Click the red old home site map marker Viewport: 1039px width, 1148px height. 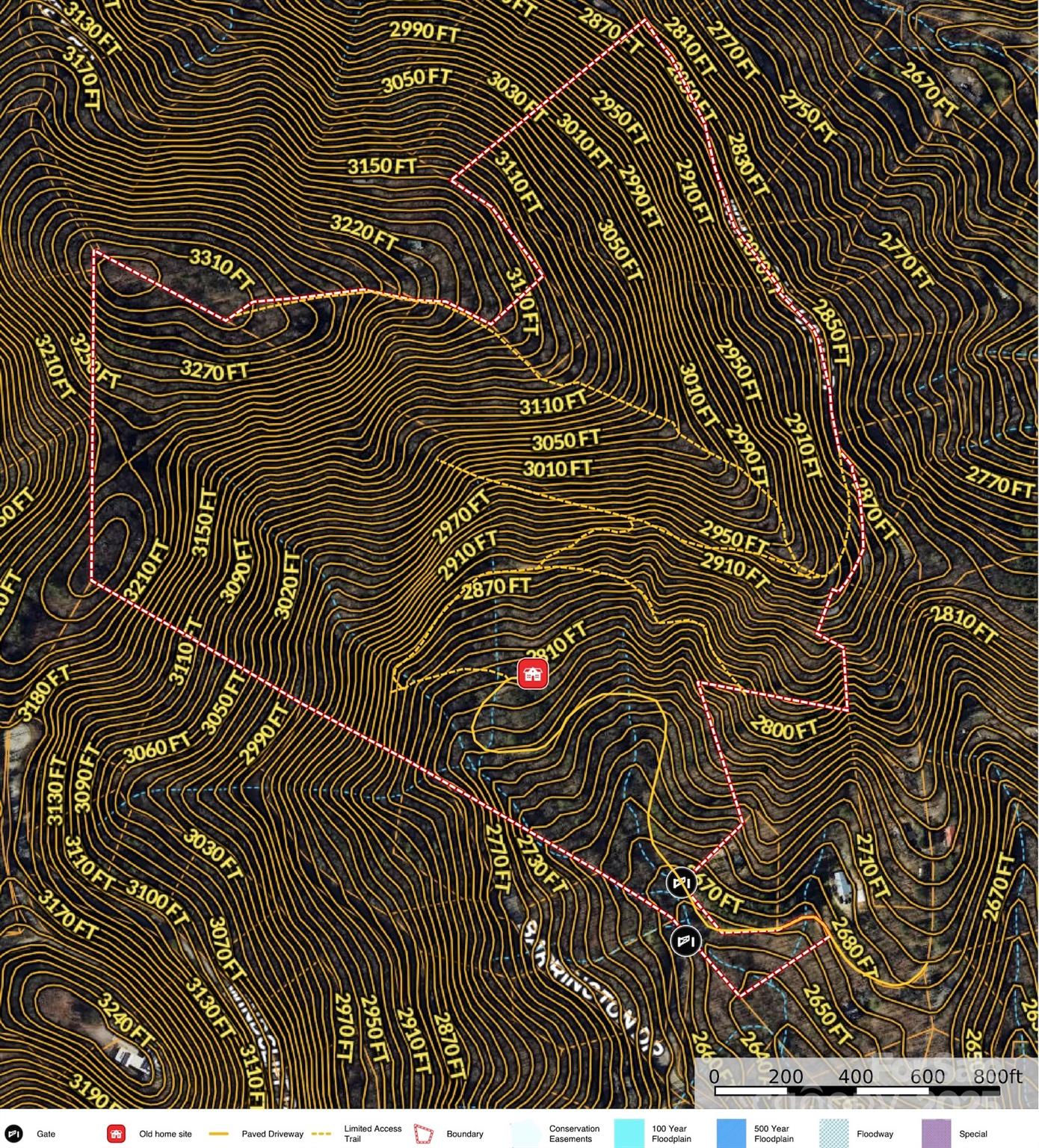[x=533, y=673]
